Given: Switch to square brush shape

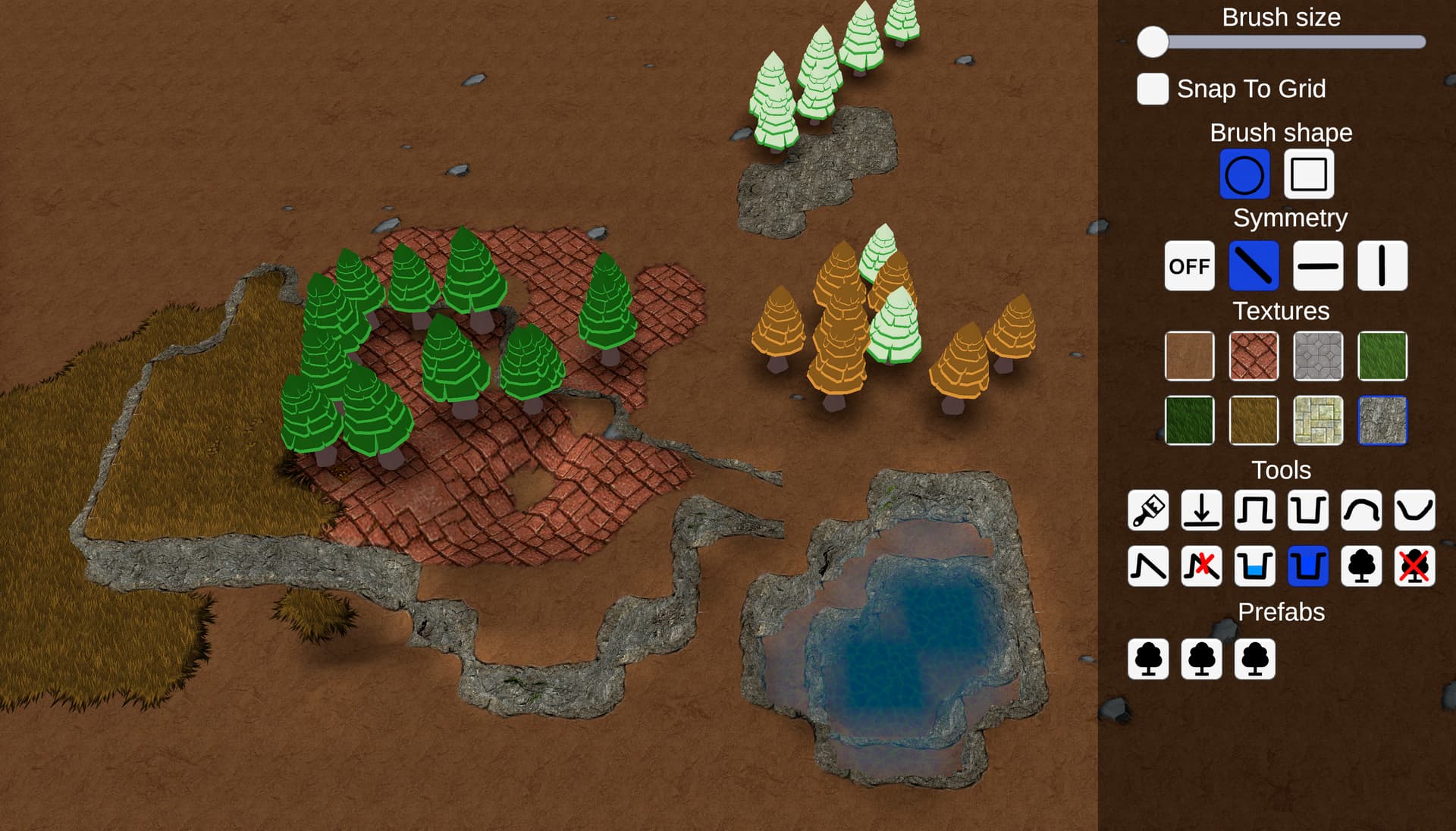Looking at the screenshot, I should [1307, 174].
